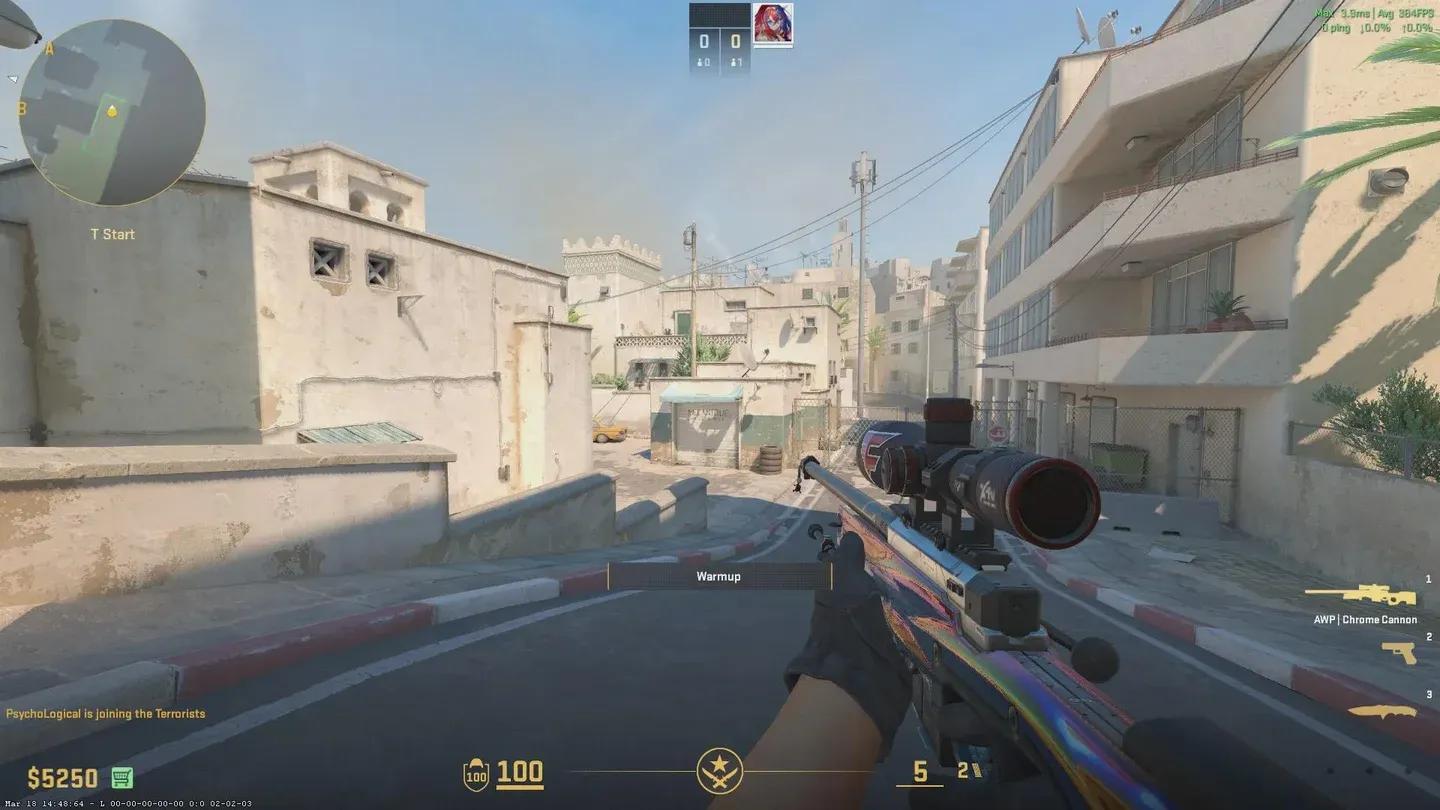Click the Terrorist emblem at bottom center
Viewport: 1440px width, 810px height.
tap(719, 772)
